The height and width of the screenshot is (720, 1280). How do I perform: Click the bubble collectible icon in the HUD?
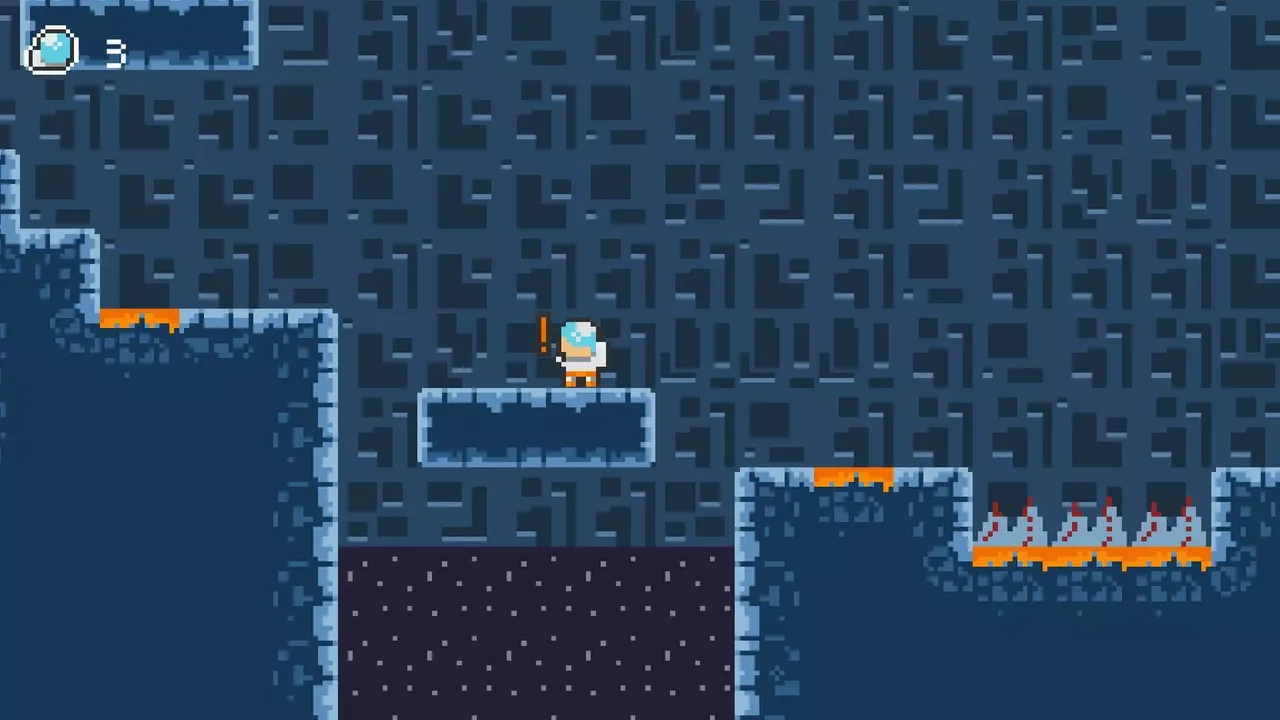point(52,50)
